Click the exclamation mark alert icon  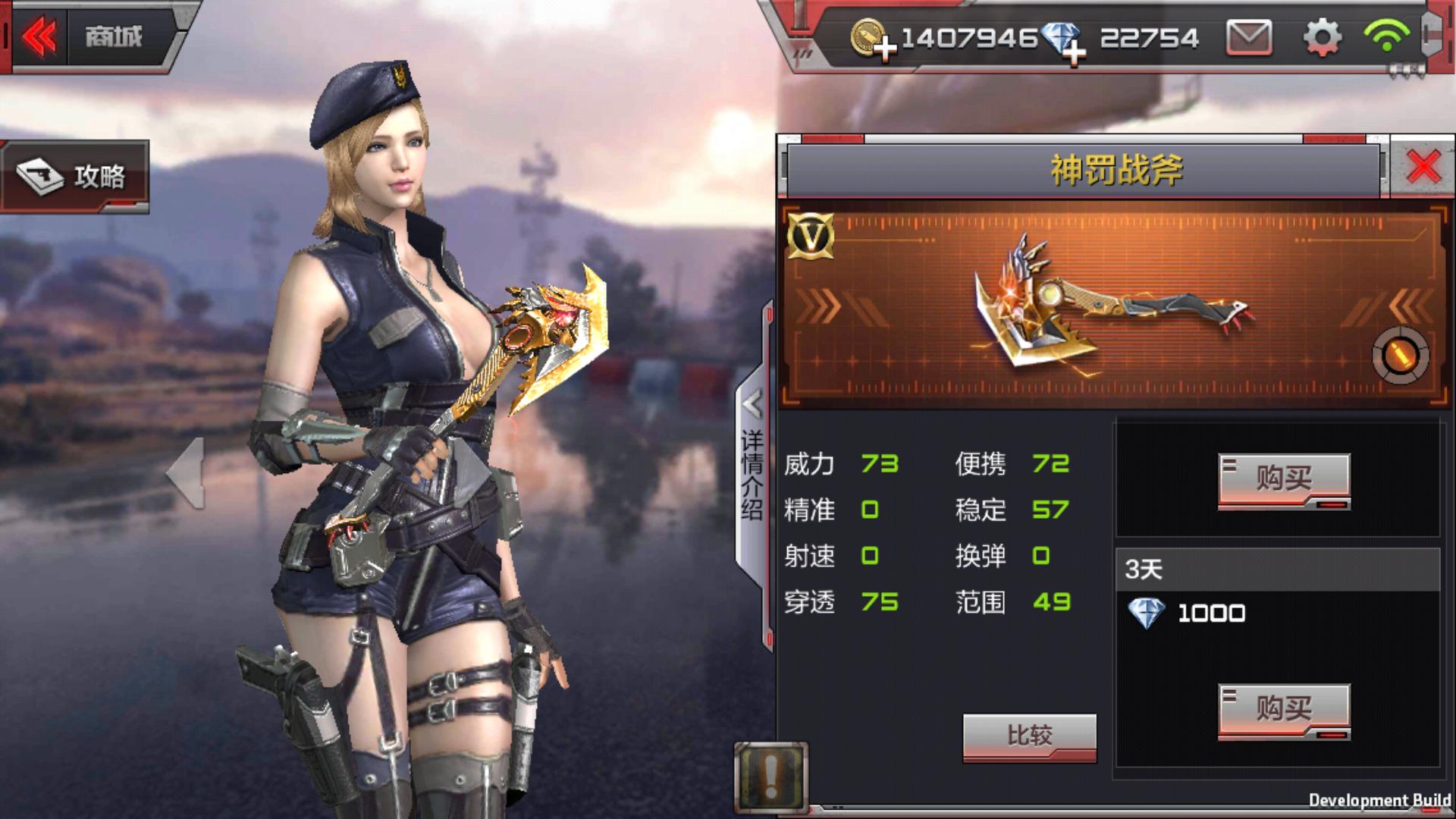tap(770, 777)
